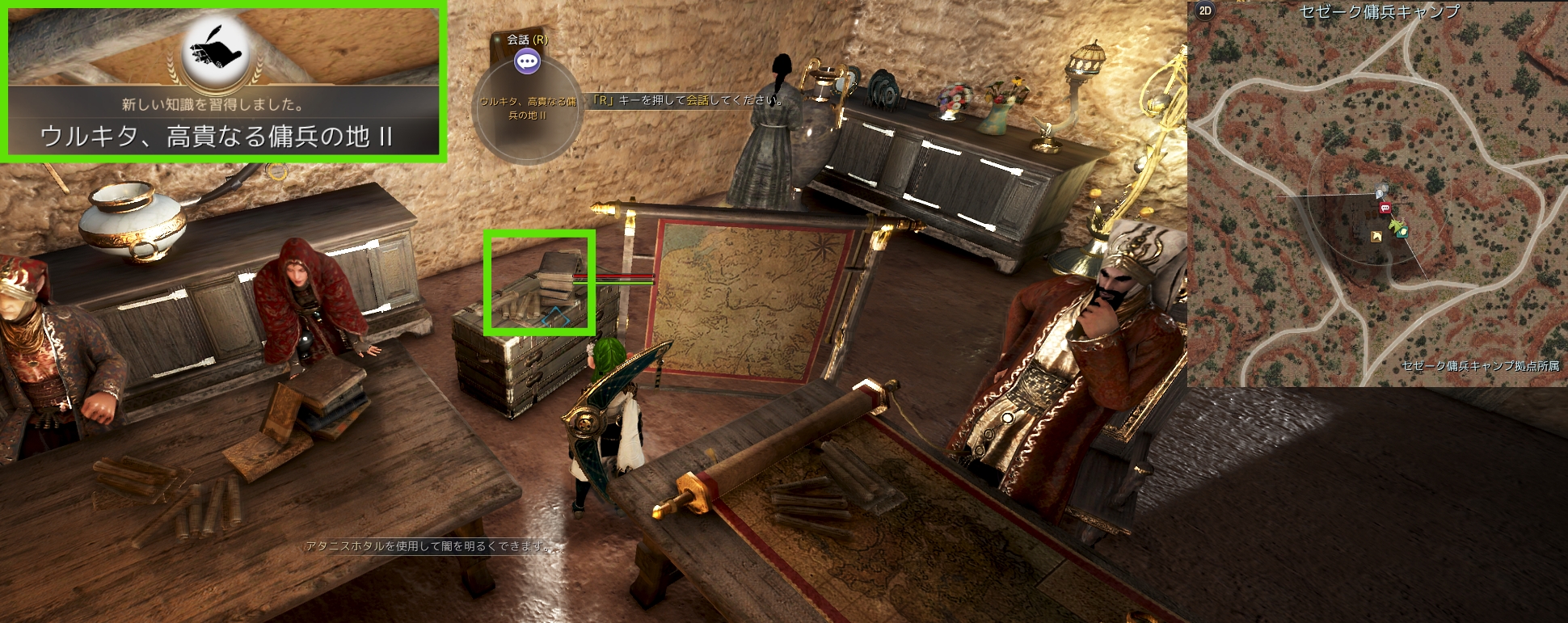Click the red speech bubble marker on minimap
The image size is (1568, 623).
(x=1385, y=208)
